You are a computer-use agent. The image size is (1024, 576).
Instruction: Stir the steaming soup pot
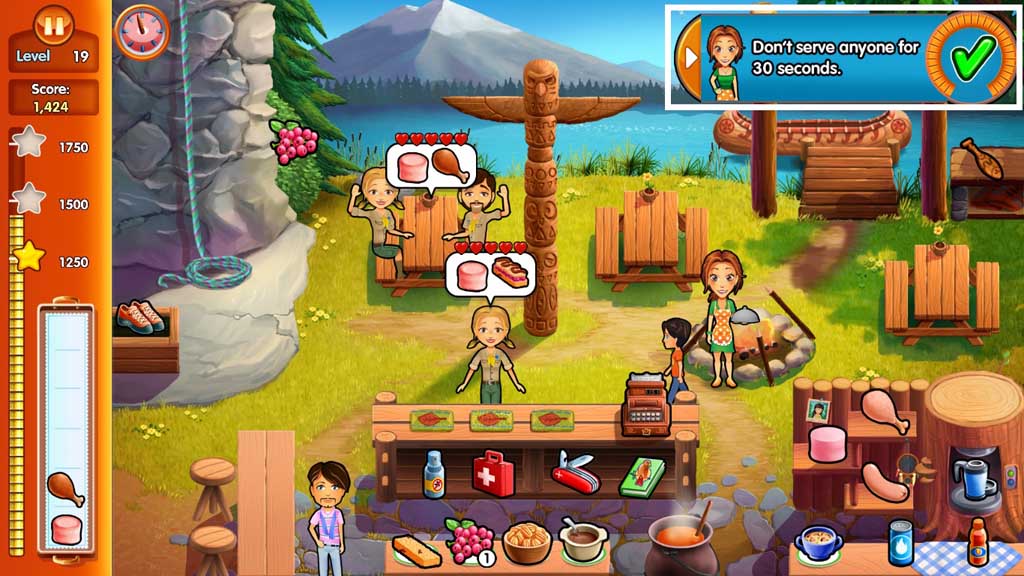click(680, 540)
